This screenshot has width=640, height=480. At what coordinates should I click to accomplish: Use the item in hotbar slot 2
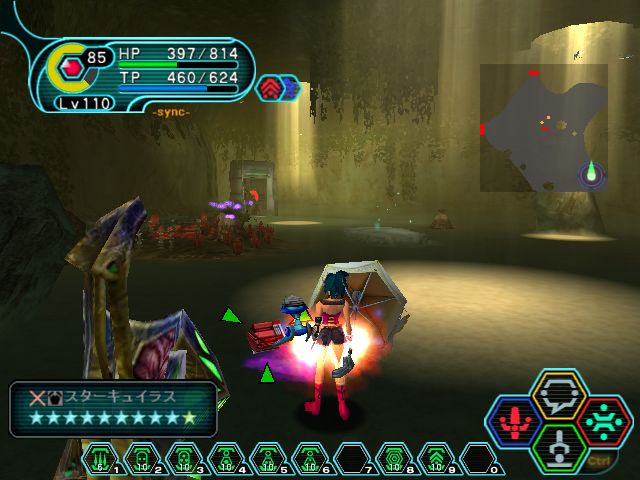click(141, 459)
